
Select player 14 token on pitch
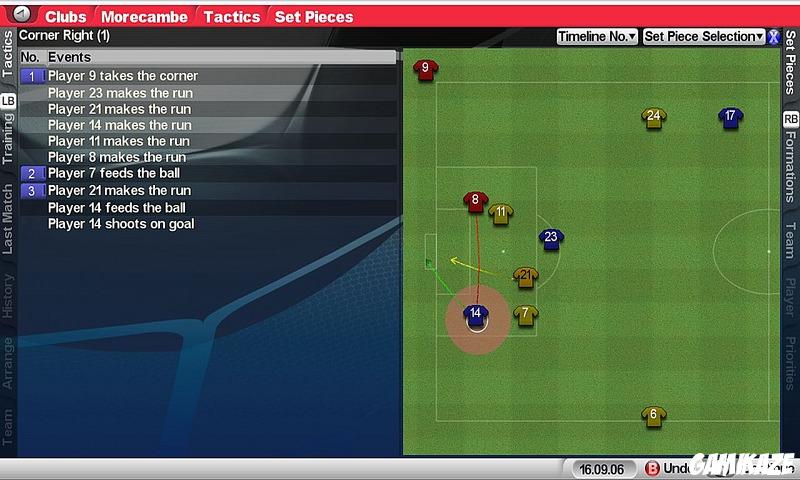pyautogui.click(x=476, y=316)
